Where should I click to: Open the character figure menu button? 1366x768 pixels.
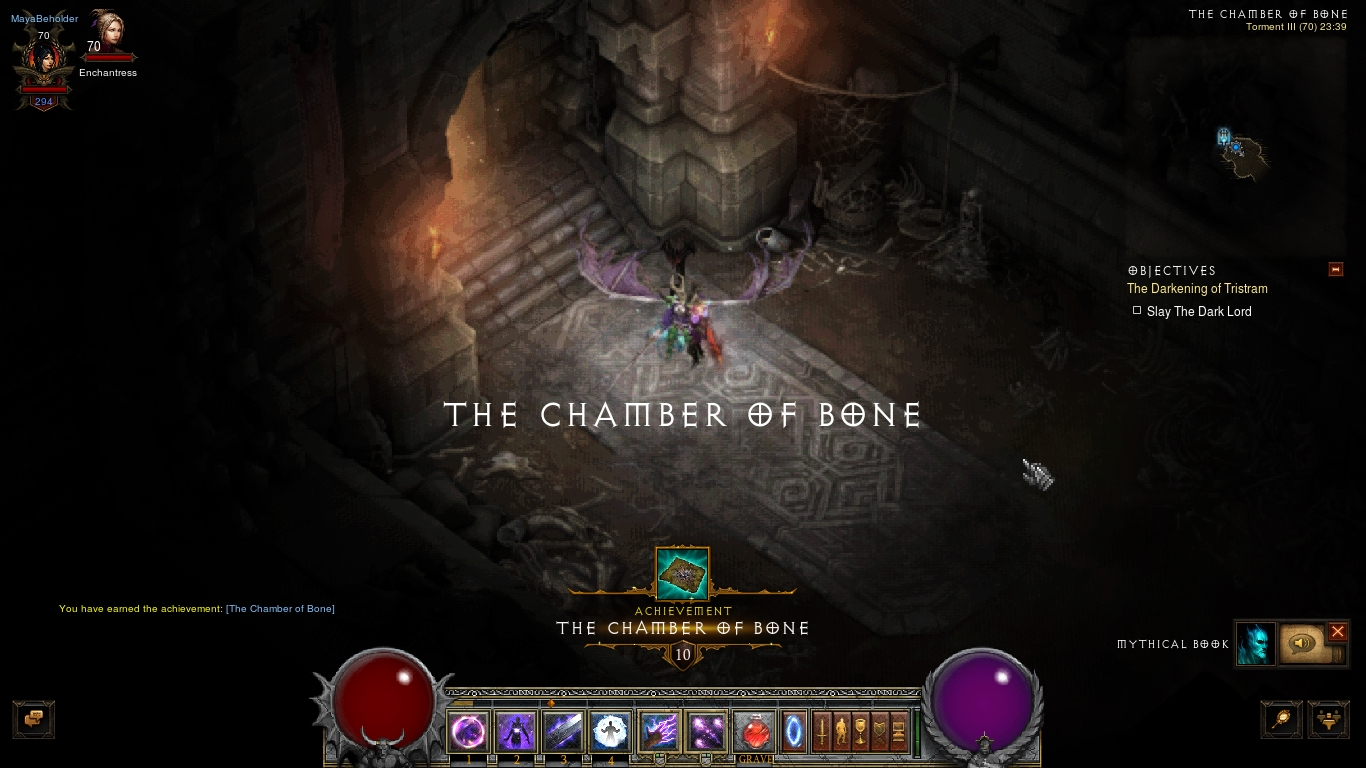pos(841,732)
